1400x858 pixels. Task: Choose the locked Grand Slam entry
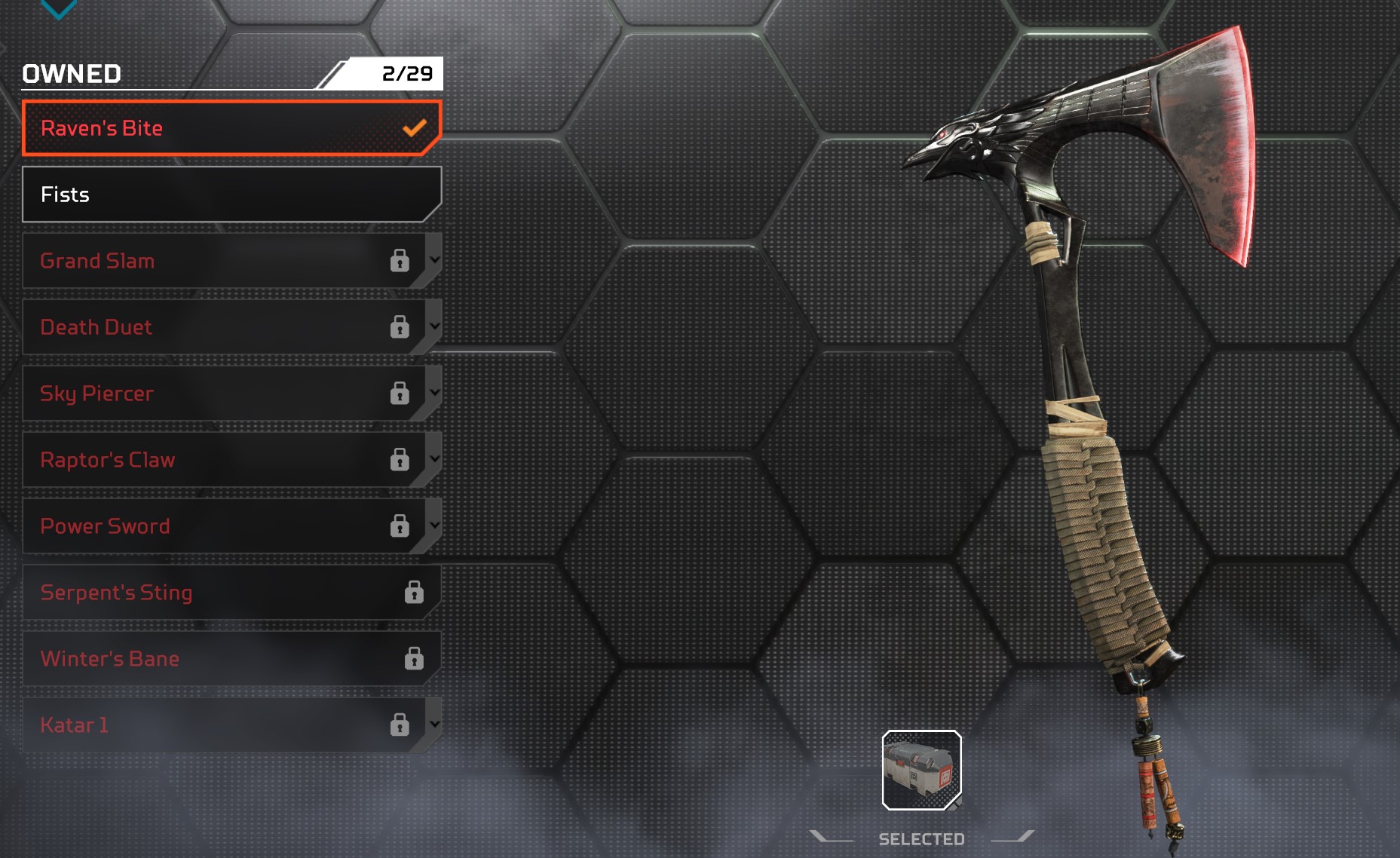pyautogui.click(x=211, y=261)
